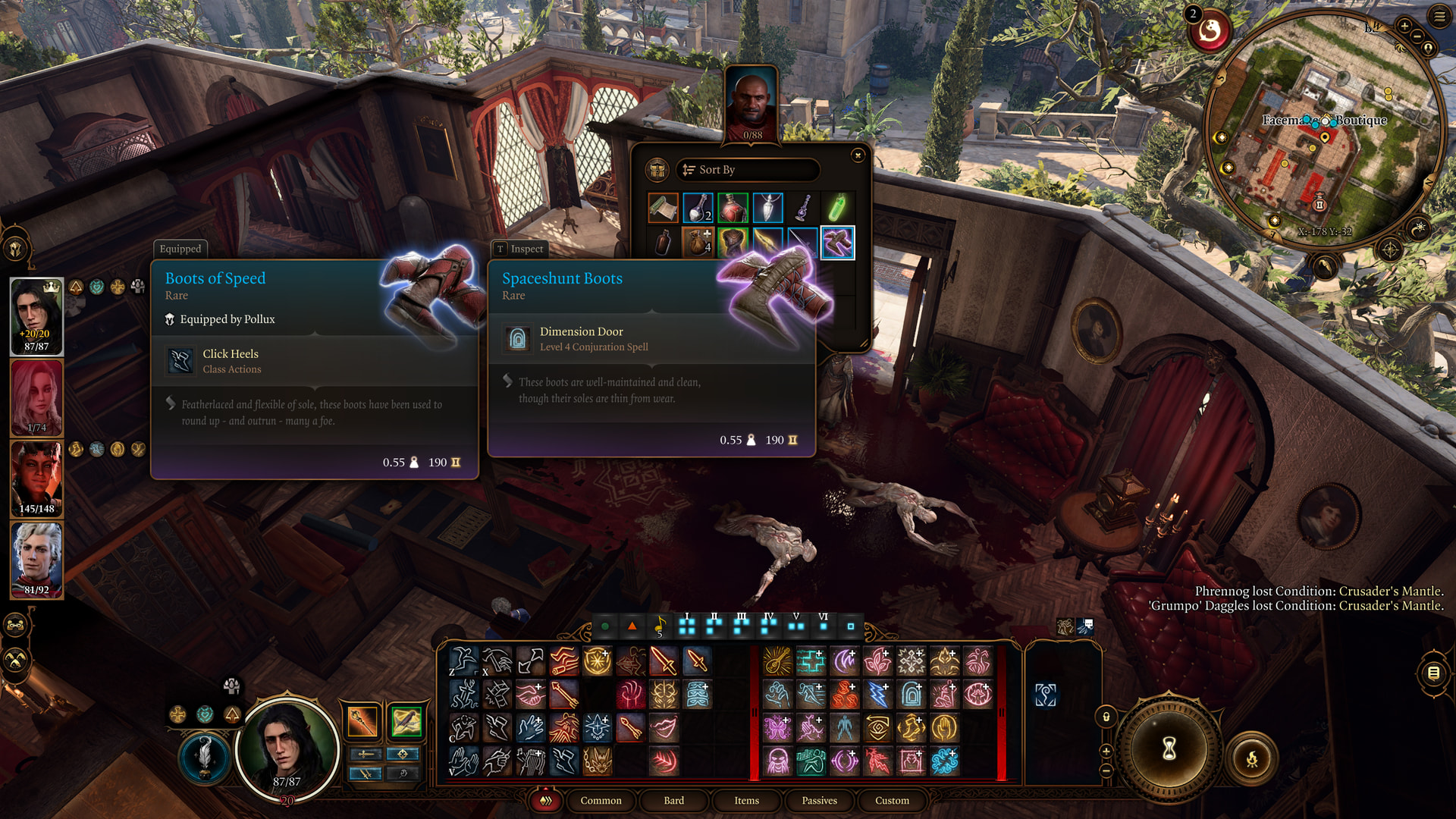The height and width of the screenshot is (819, 1456).
Task: Select the red-skinned horned party portrait at 145/148
Action: 36,478
